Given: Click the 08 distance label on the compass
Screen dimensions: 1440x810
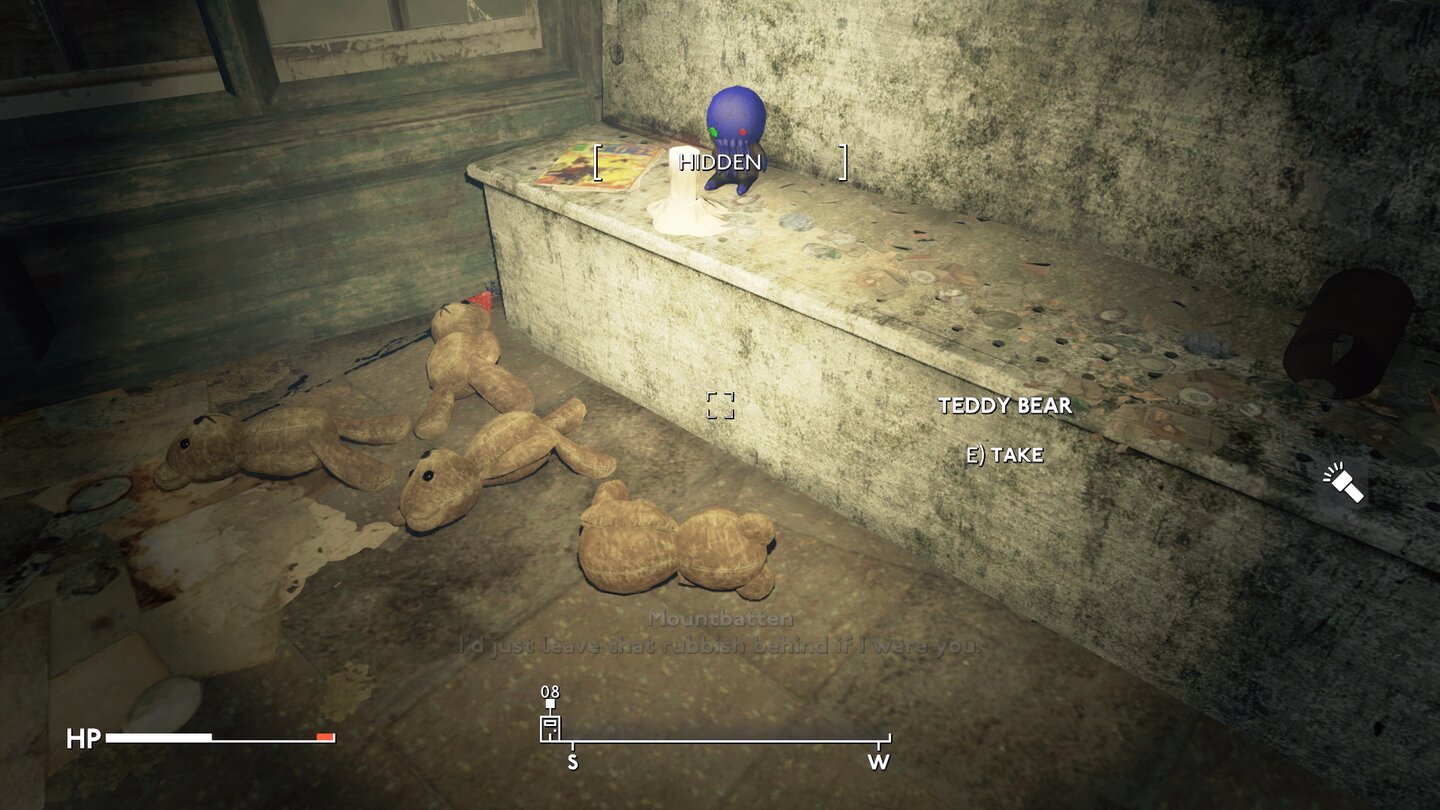Looking at the screenshot, I should point(549,690).
